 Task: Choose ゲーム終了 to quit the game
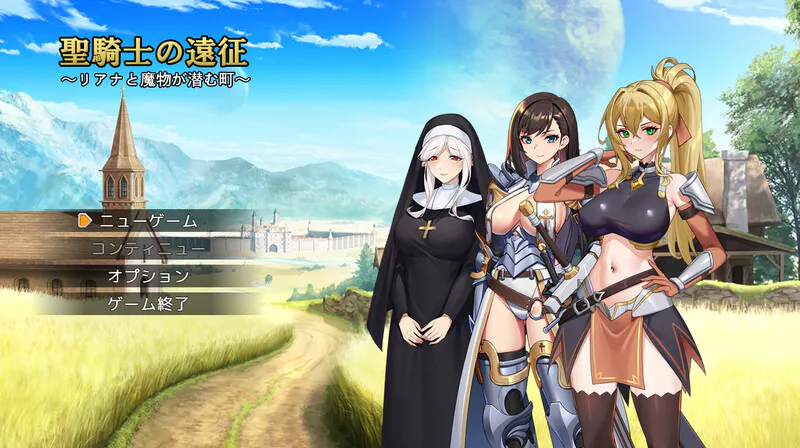pyautogui.click(x=148, y=303)
